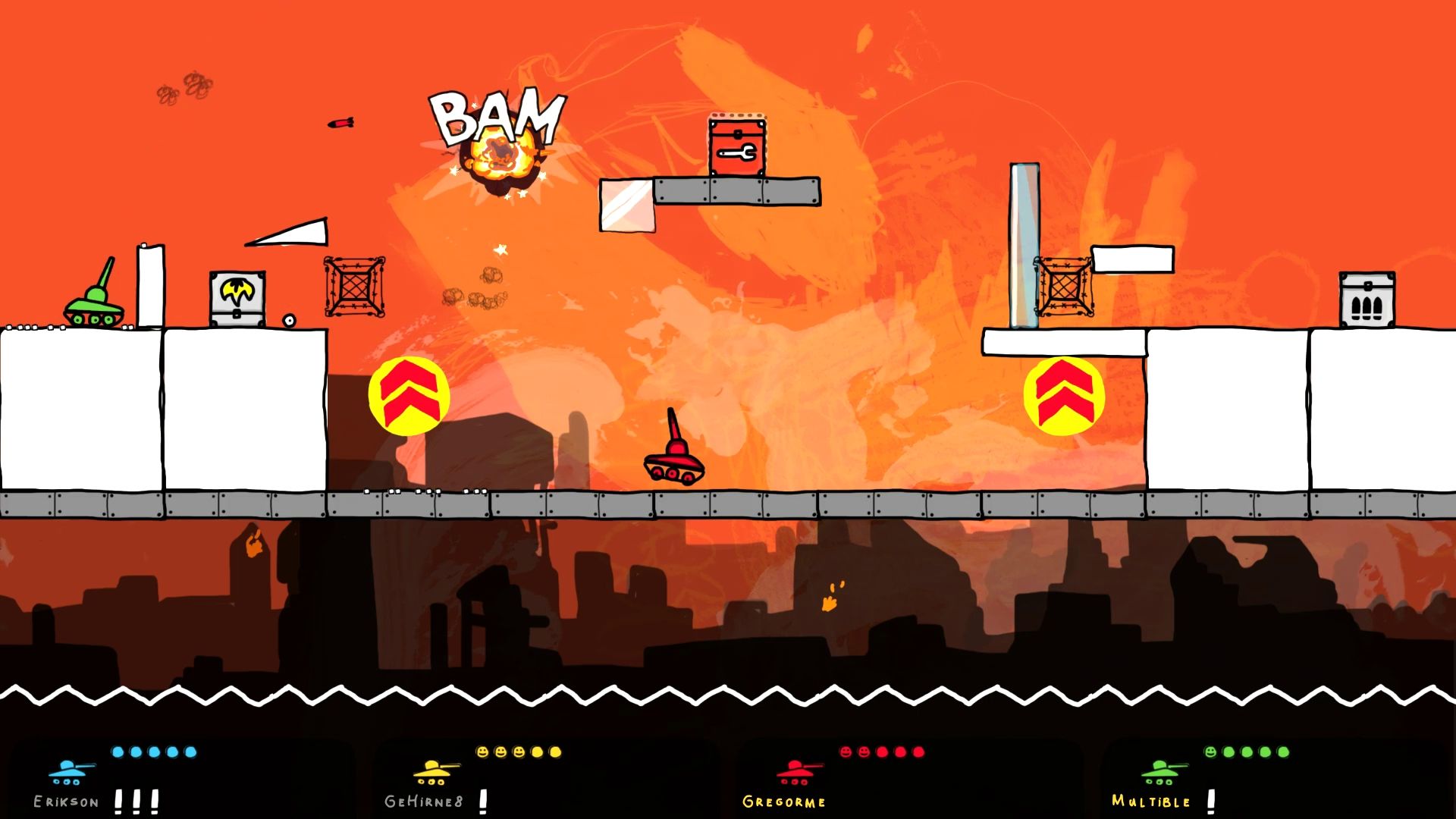This screenshot has height=819, width=1456.
Task: Select Gregorme's red tank icon
Action: pos(798,772)
